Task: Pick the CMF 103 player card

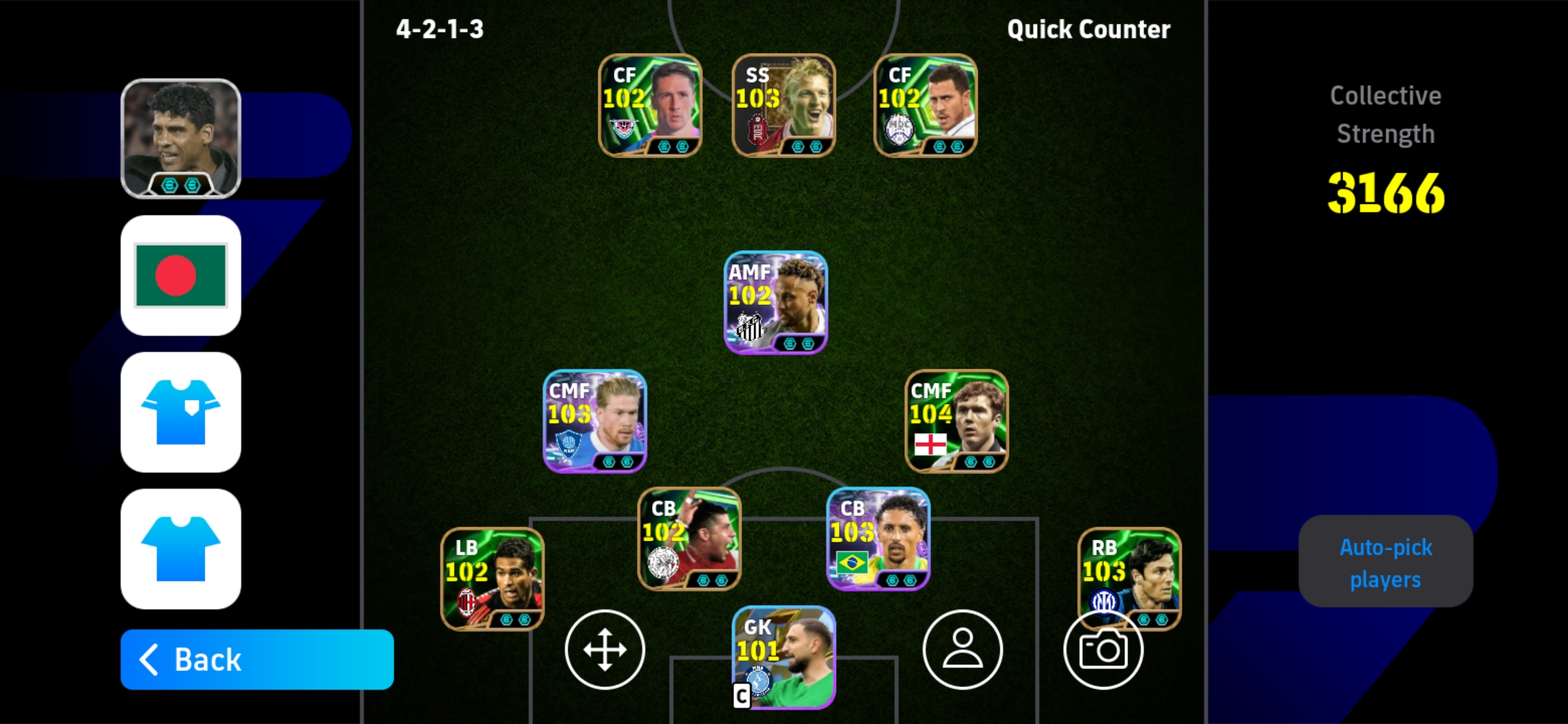Action: pos(594,421)
